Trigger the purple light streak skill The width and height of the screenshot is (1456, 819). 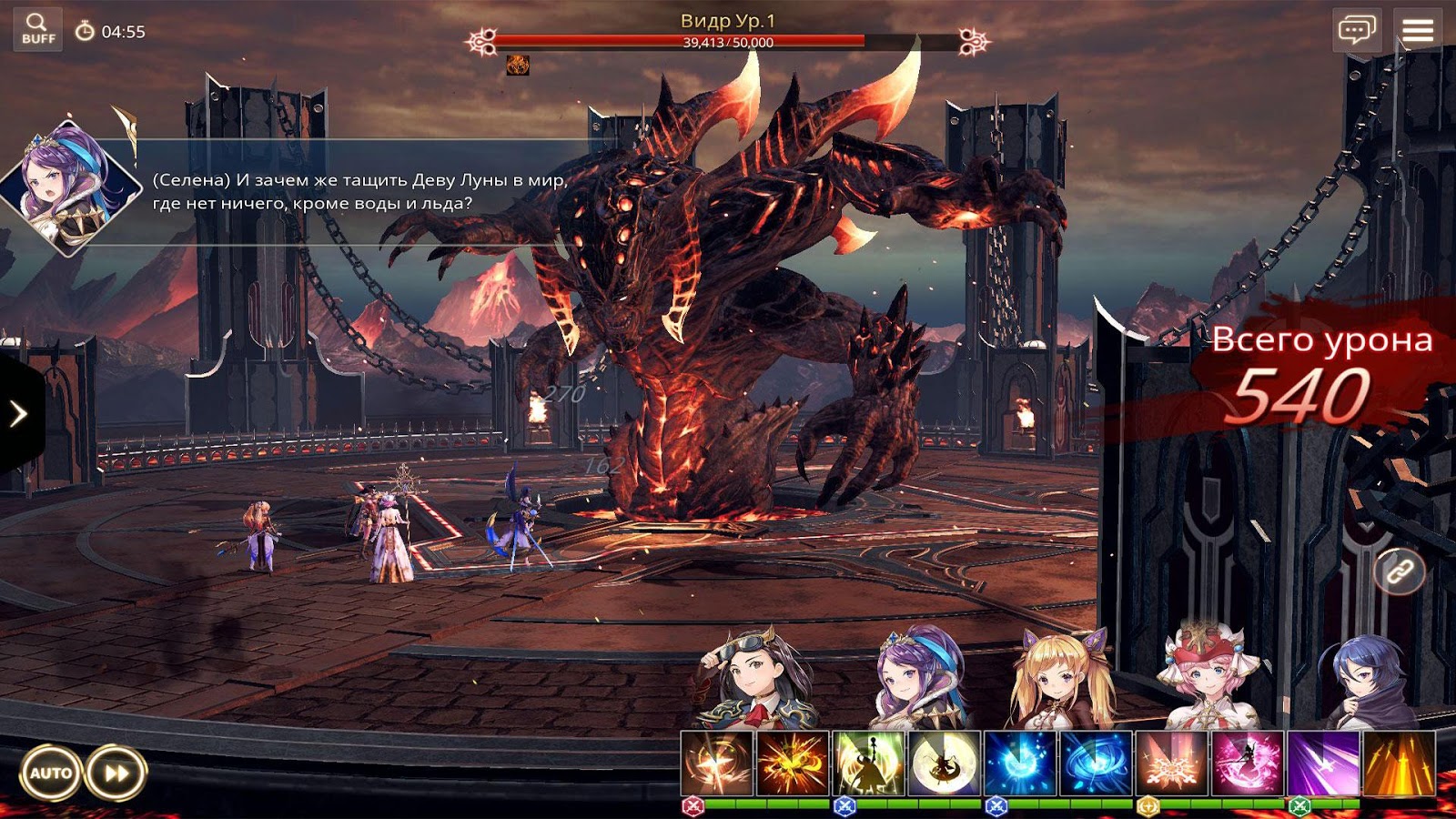click(x=1322, y=763)
